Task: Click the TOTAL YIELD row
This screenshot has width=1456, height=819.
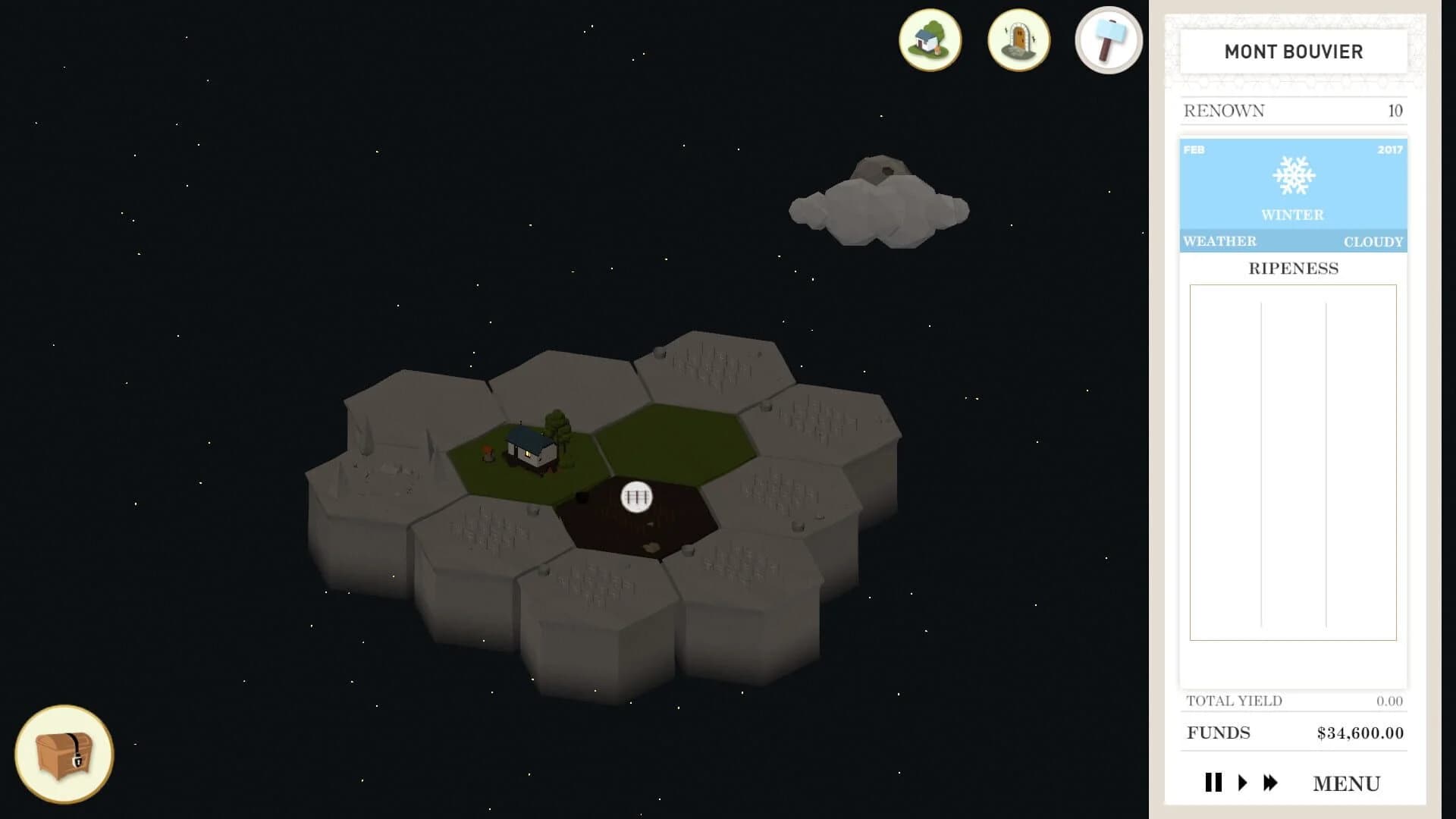Action: tap(1292, 701)
